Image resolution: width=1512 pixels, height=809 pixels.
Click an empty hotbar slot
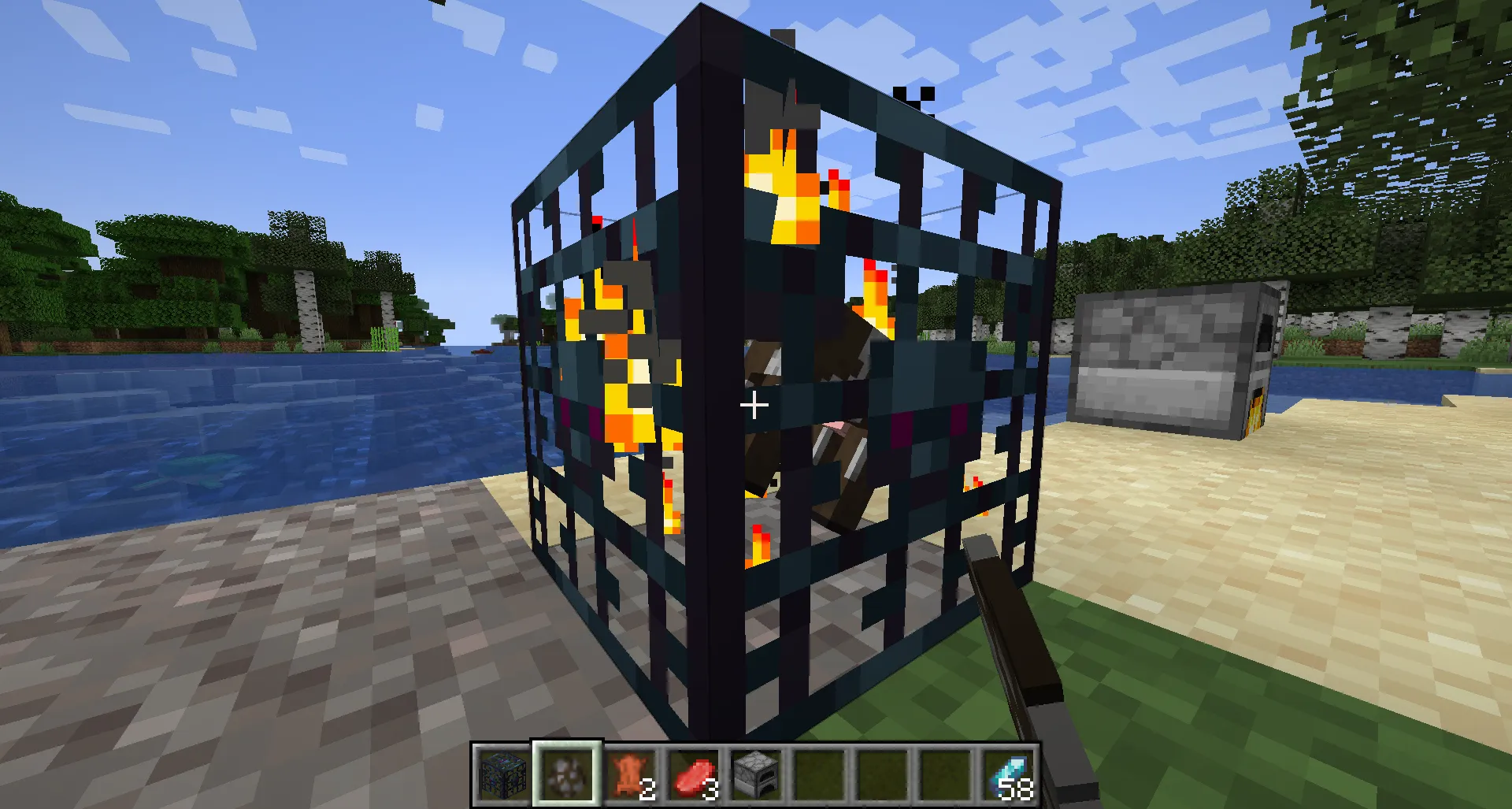pyautogui.click(x=882, y=774)
